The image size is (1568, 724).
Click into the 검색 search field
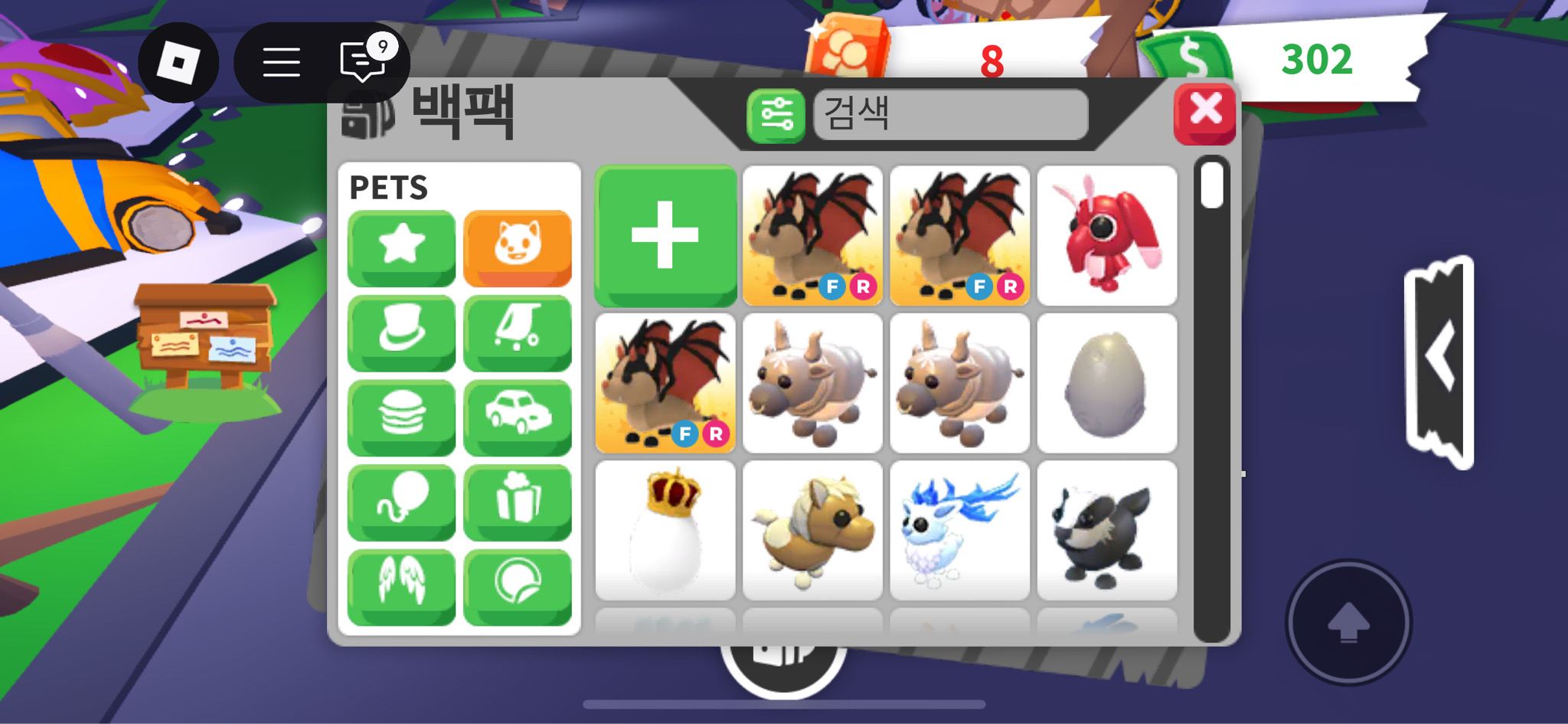point(949,116)
